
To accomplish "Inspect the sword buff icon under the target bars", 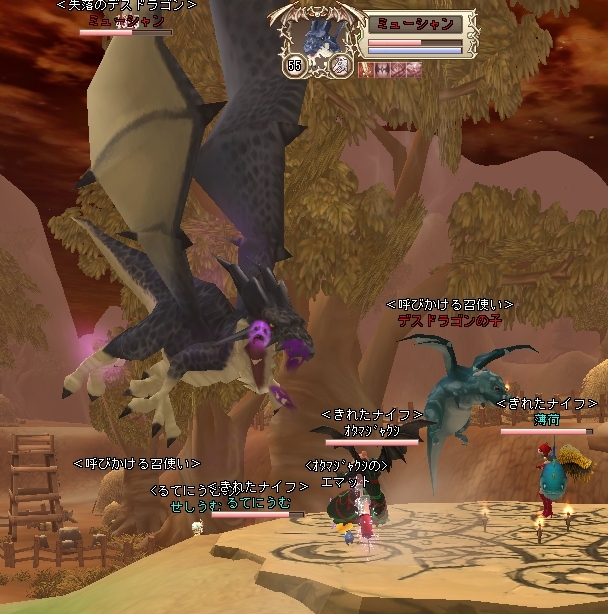I will tap(366, 69).
